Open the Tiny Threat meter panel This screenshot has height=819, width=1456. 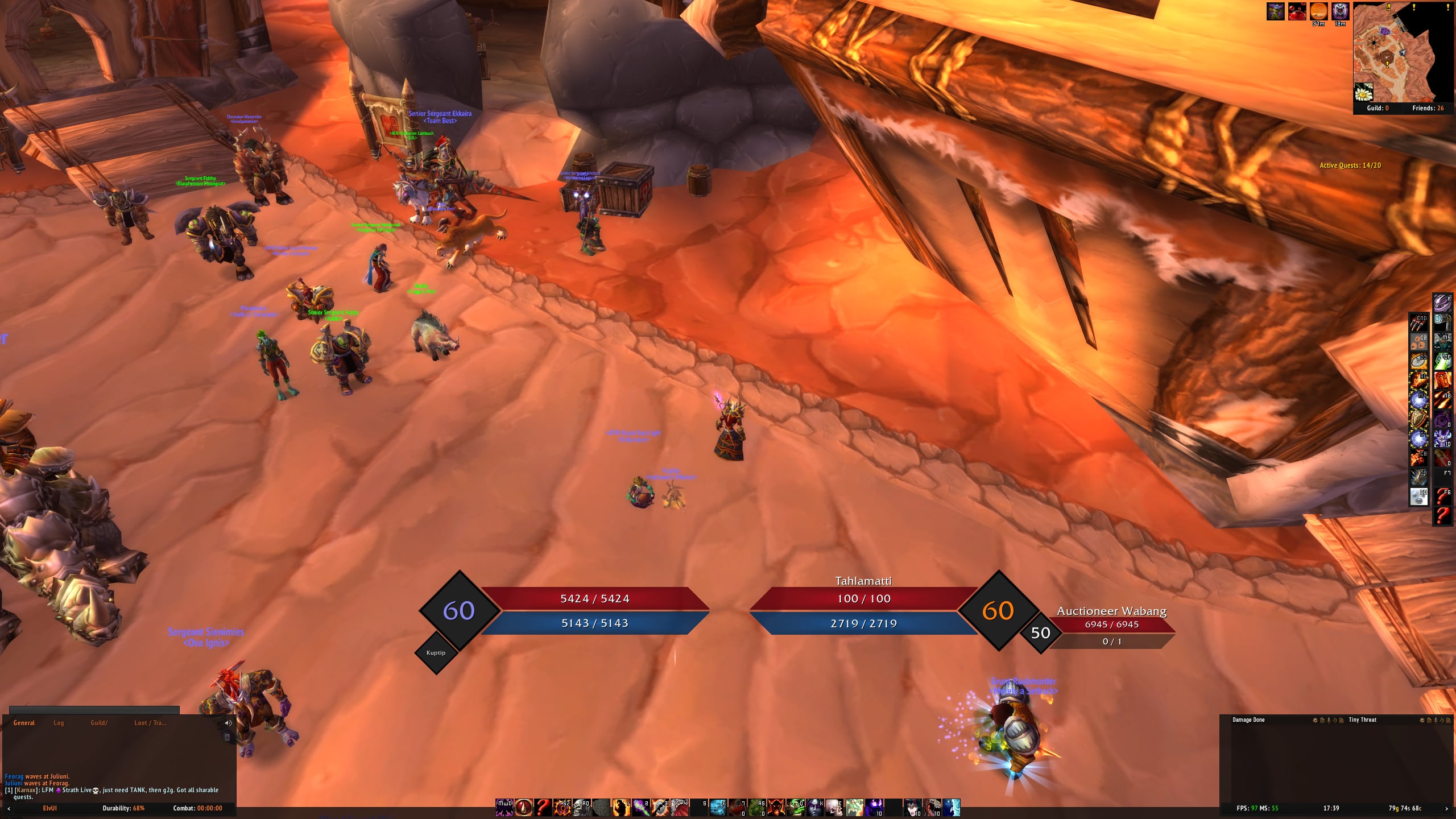click(1362, 720)
